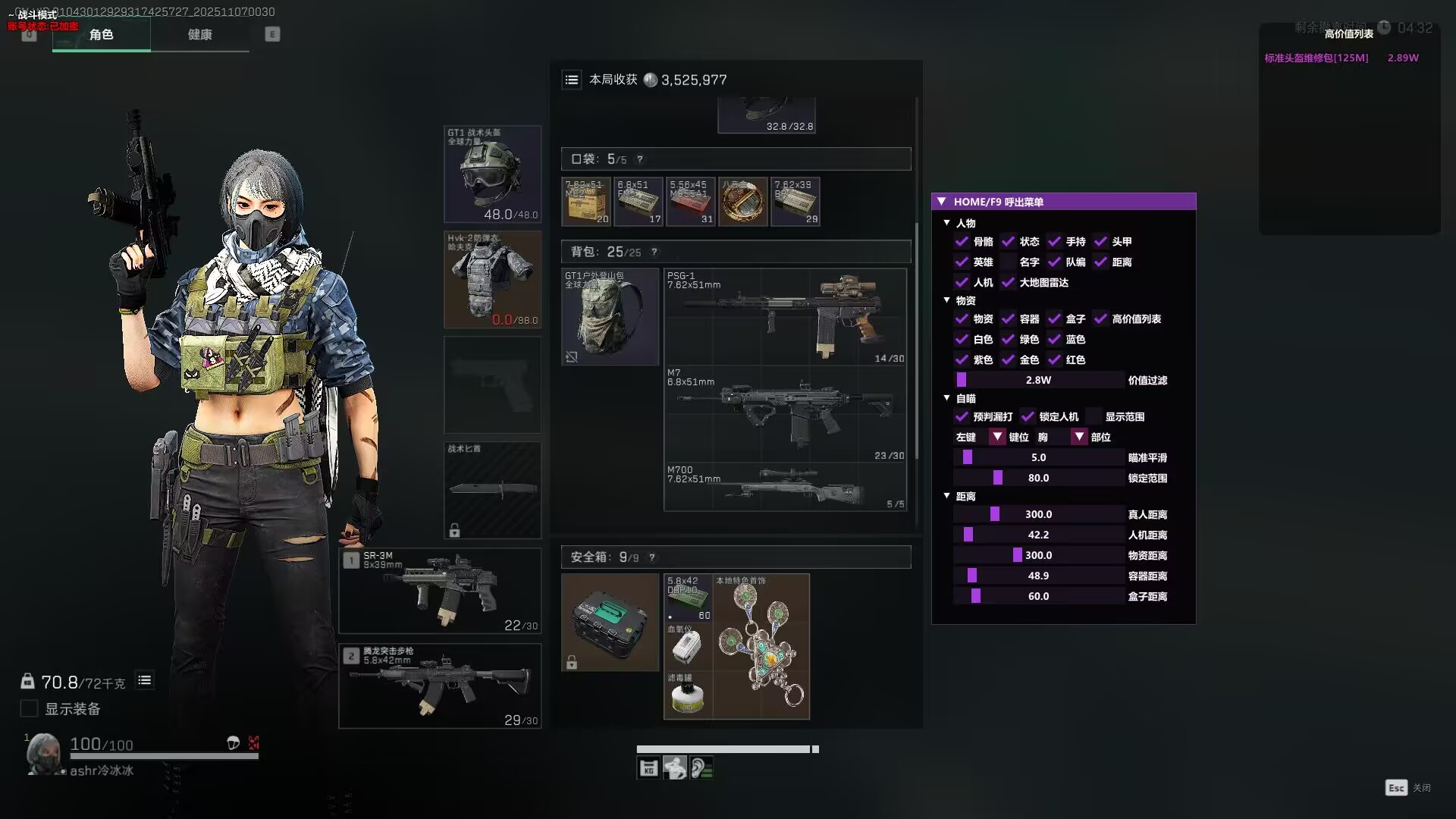The image size is (1456, 819).
Task: Pick the M7 6.8x51mm rifle
Action: (x=785, y=414)
